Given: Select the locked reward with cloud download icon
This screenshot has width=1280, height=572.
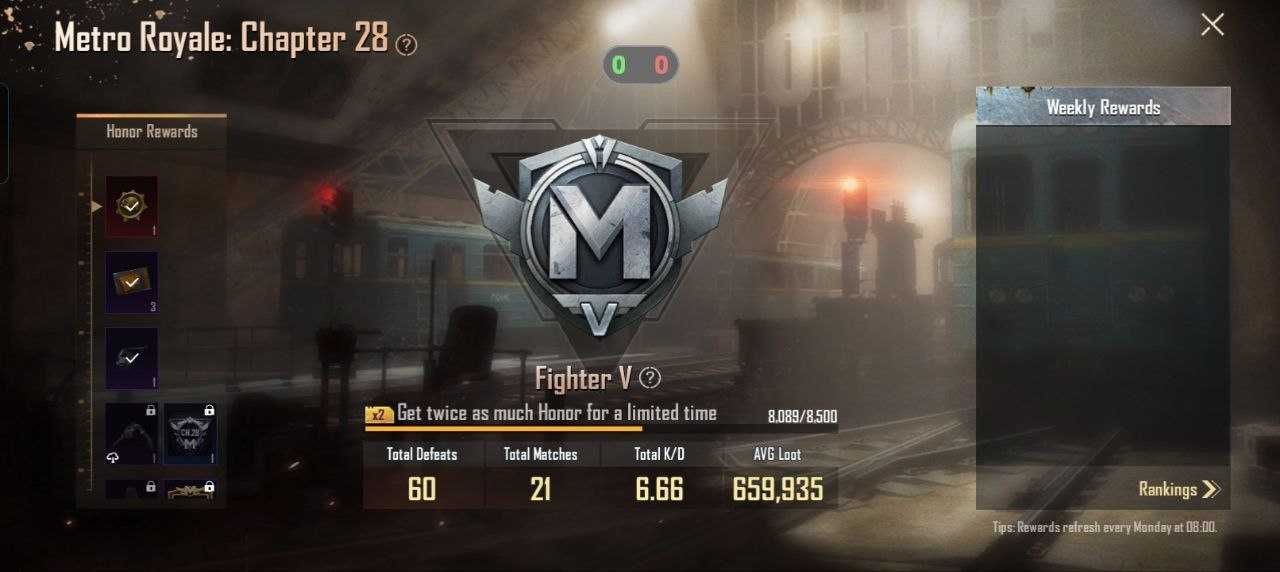Looking at the screenshot, I should click(x=132, y=433).
